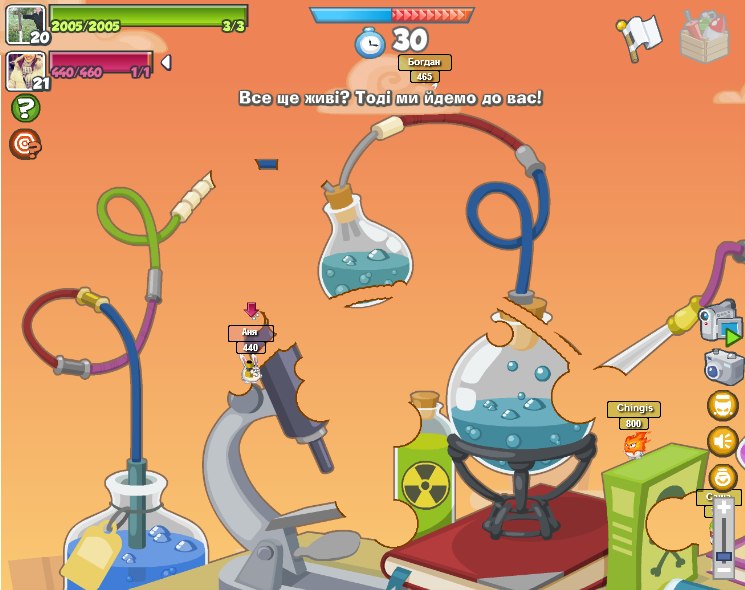Click the round face icon button above the speaker
The image size is (745, 590).
(x=722, y=405)
